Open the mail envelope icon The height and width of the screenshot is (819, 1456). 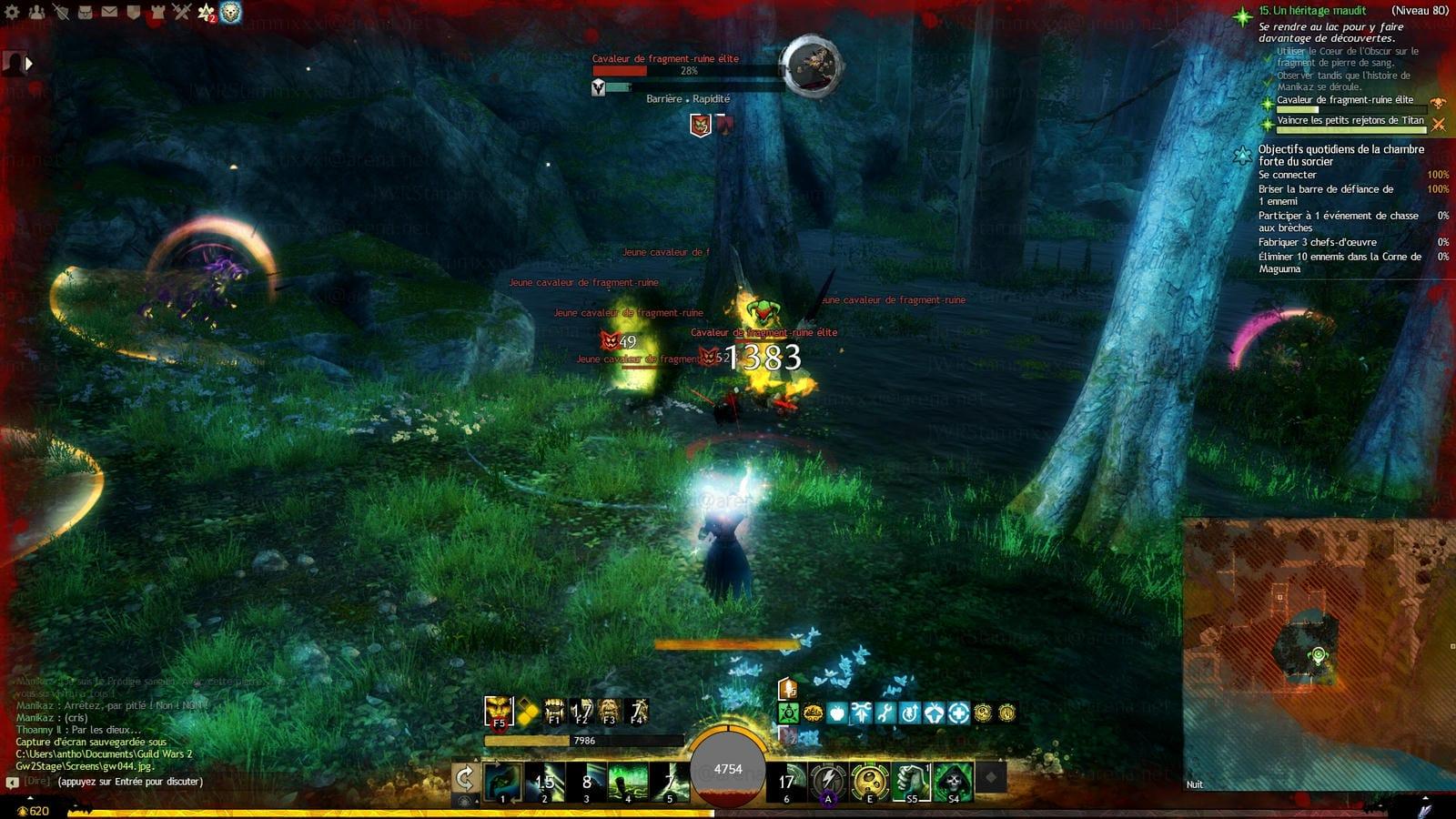[x=109, y=12]
